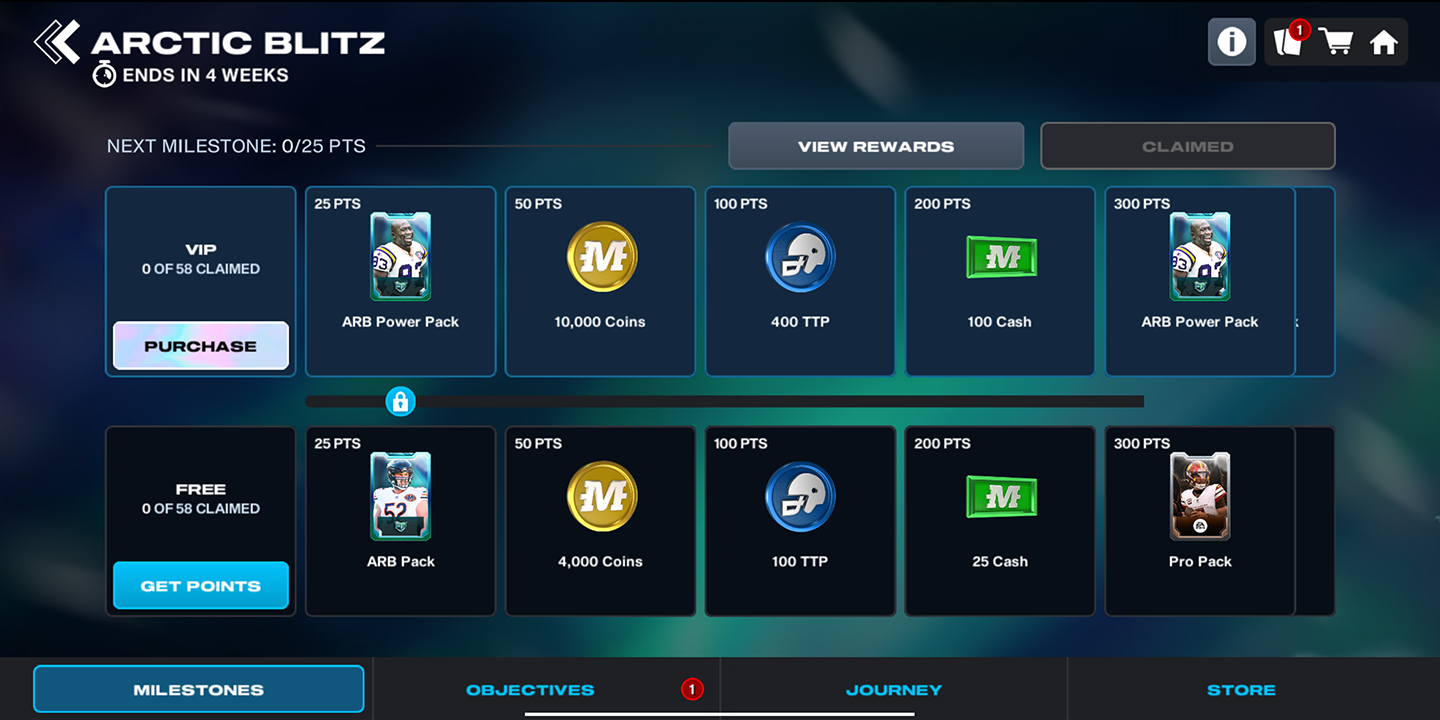Go back using the double-chevron arrow
The image size is (1440, 720).
click(x=58, y=40)
